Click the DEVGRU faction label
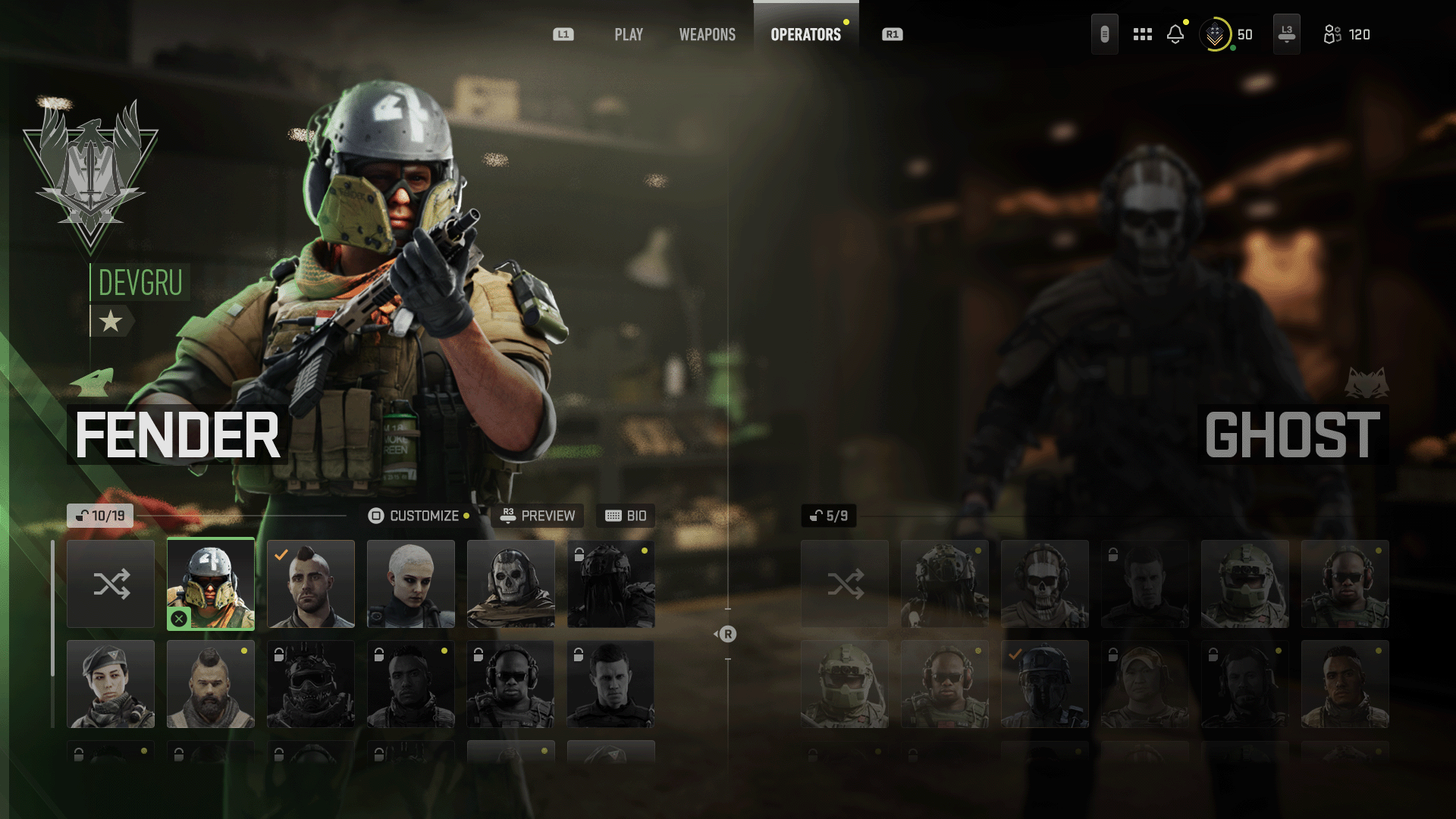This screenshot has height=819, width=1456. tap(140, 283)
